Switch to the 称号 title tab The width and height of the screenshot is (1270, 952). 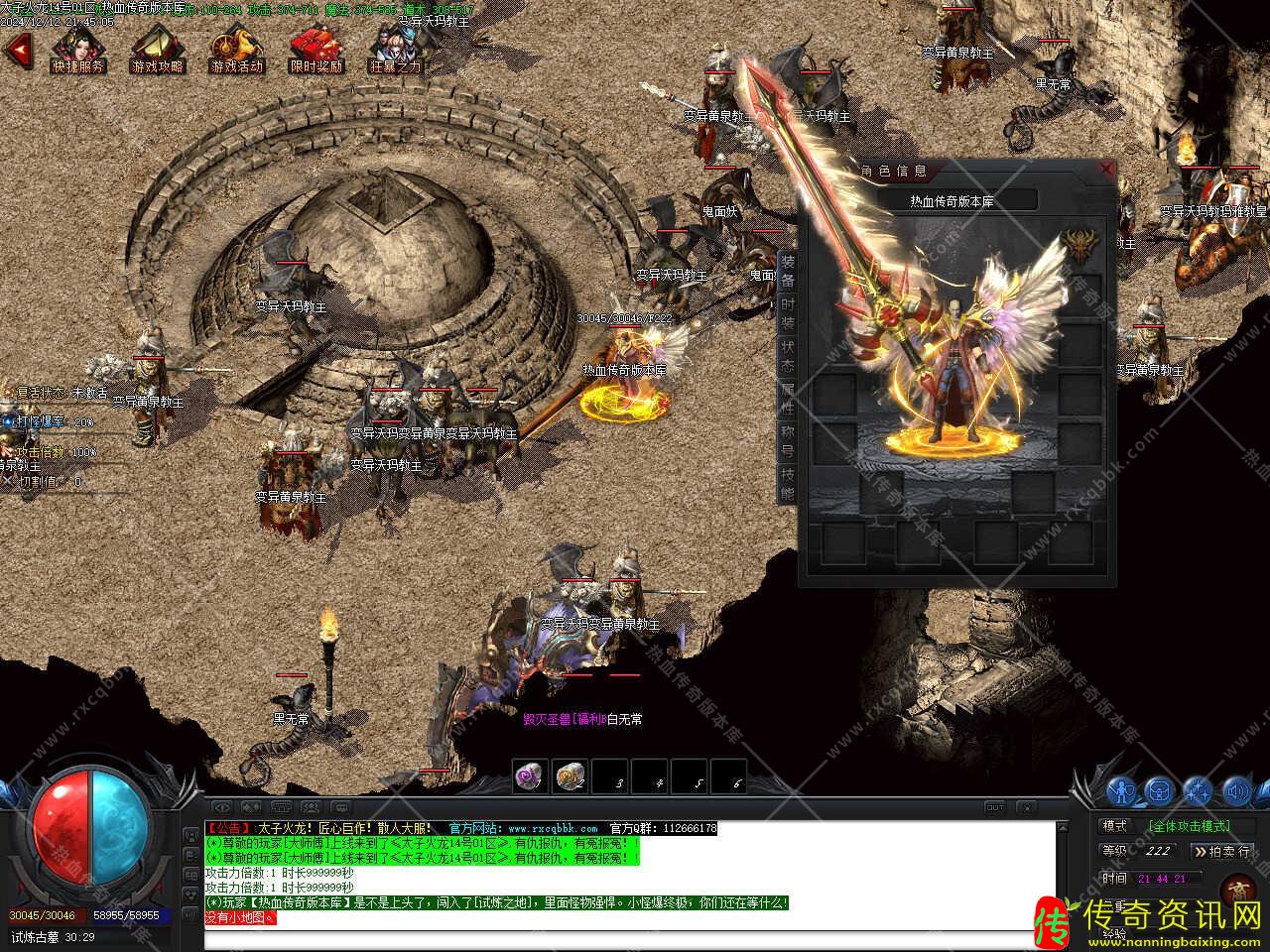point(787,442)
